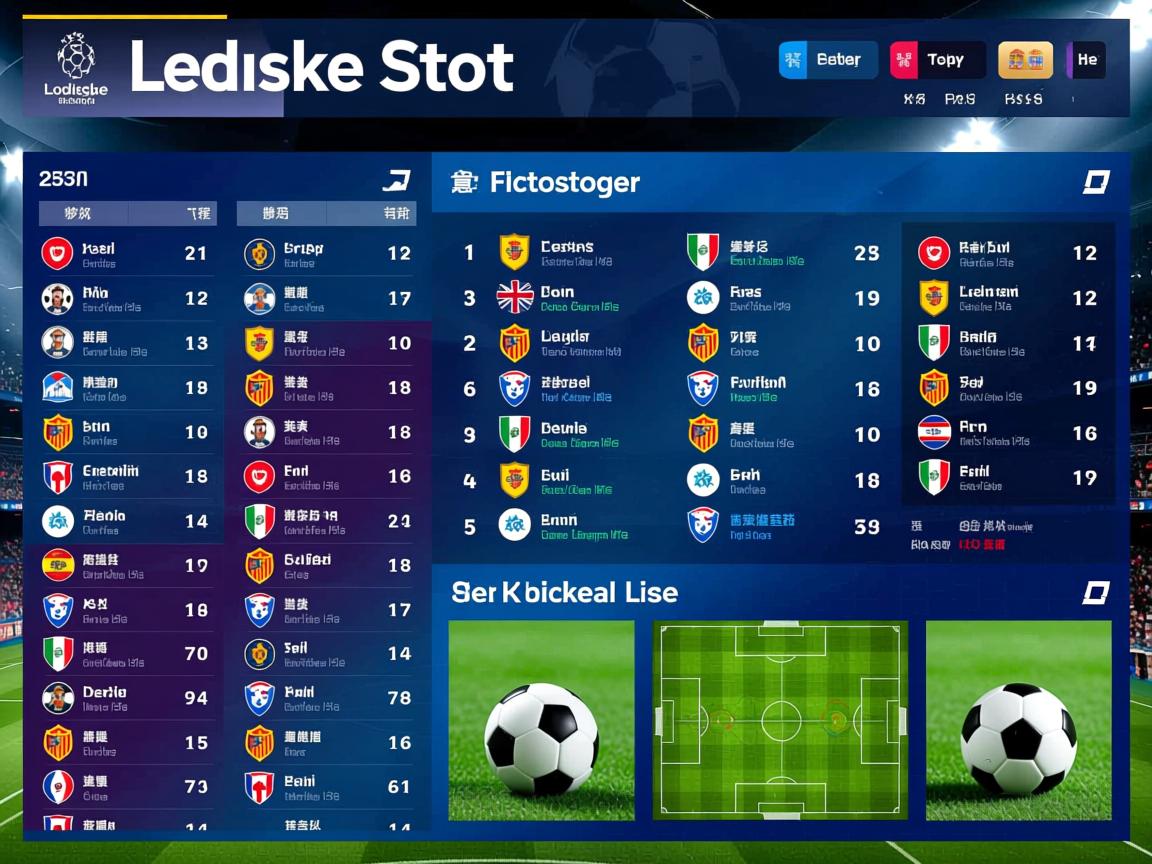Select the orange icon button in the header
This screenshot has height=864, width=1152.
click(x=1025, y=60)
